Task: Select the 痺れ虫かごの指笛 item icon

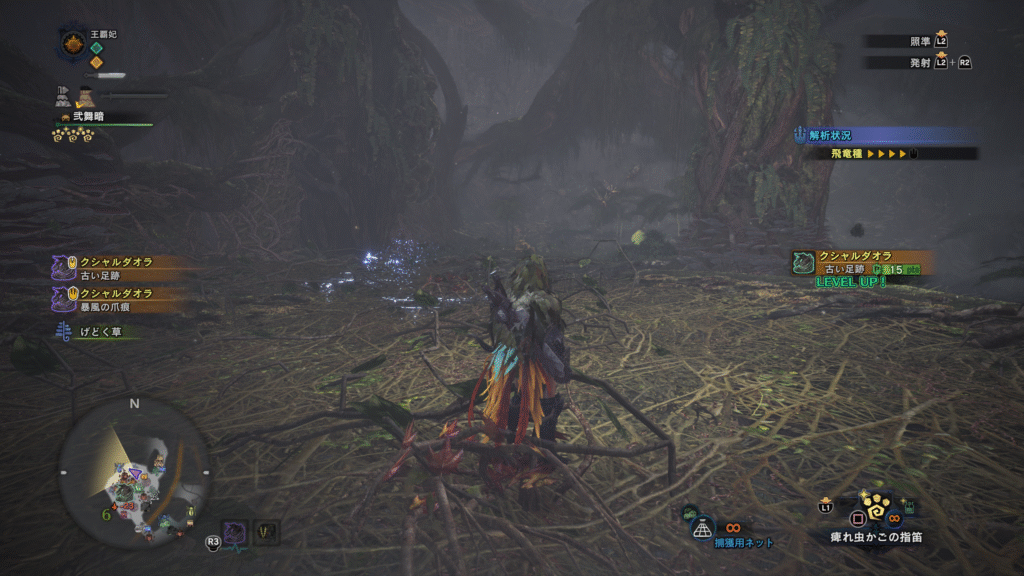Action: (x=875, y=512)
